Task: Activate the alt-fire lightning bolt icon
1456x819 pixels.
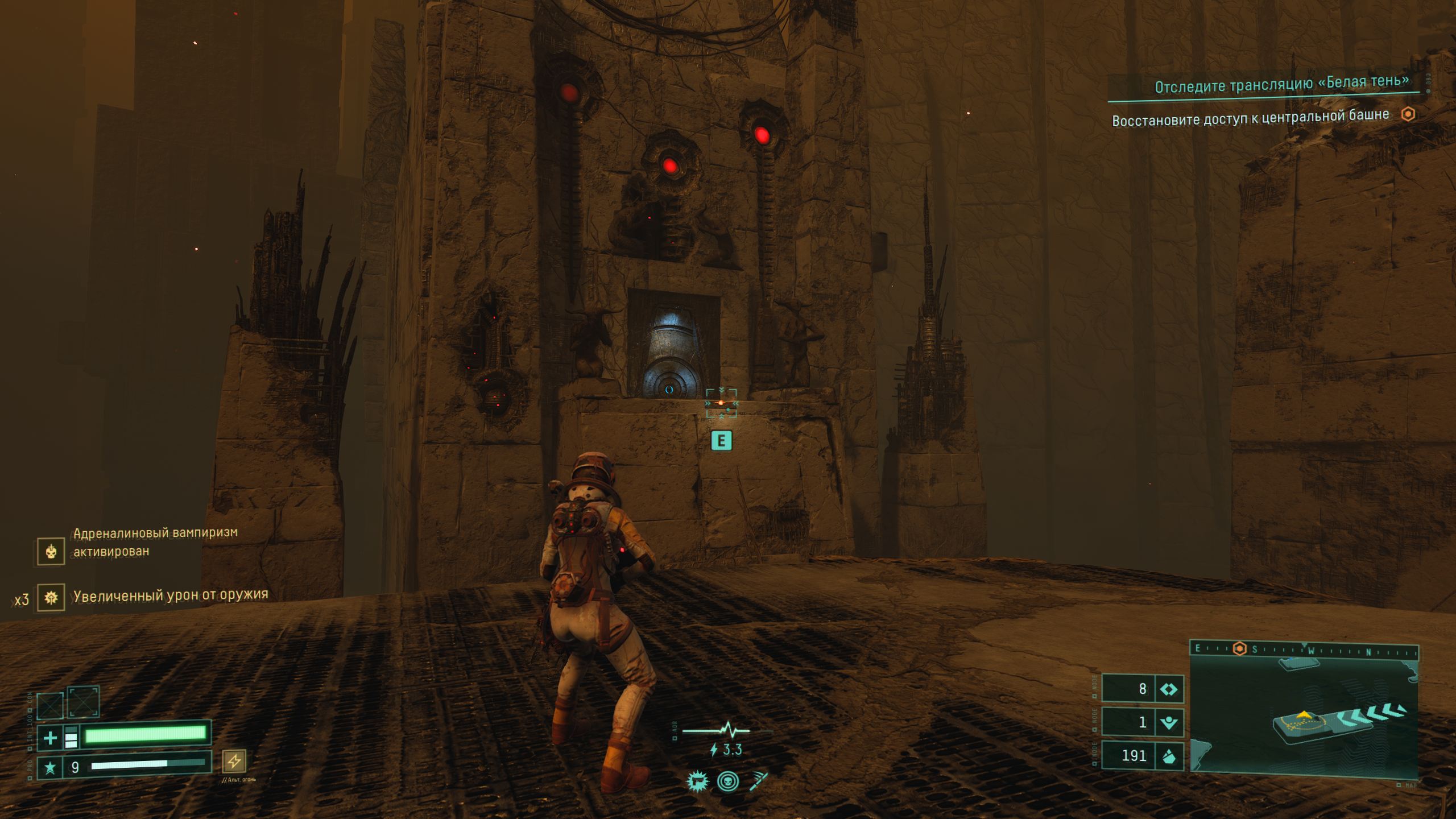Action: click(234, 760)
